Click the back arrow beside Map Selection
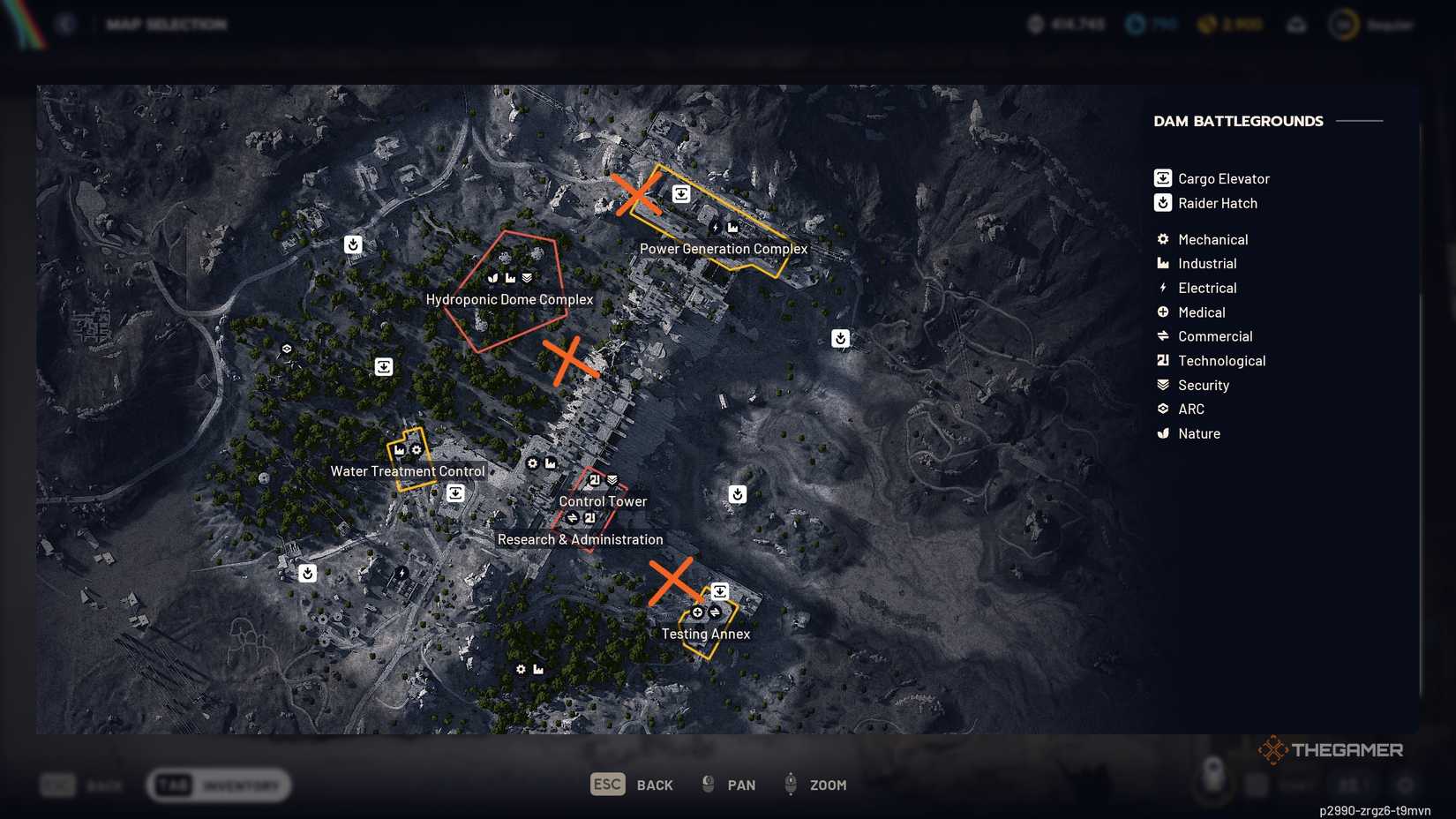 [64, 24]
